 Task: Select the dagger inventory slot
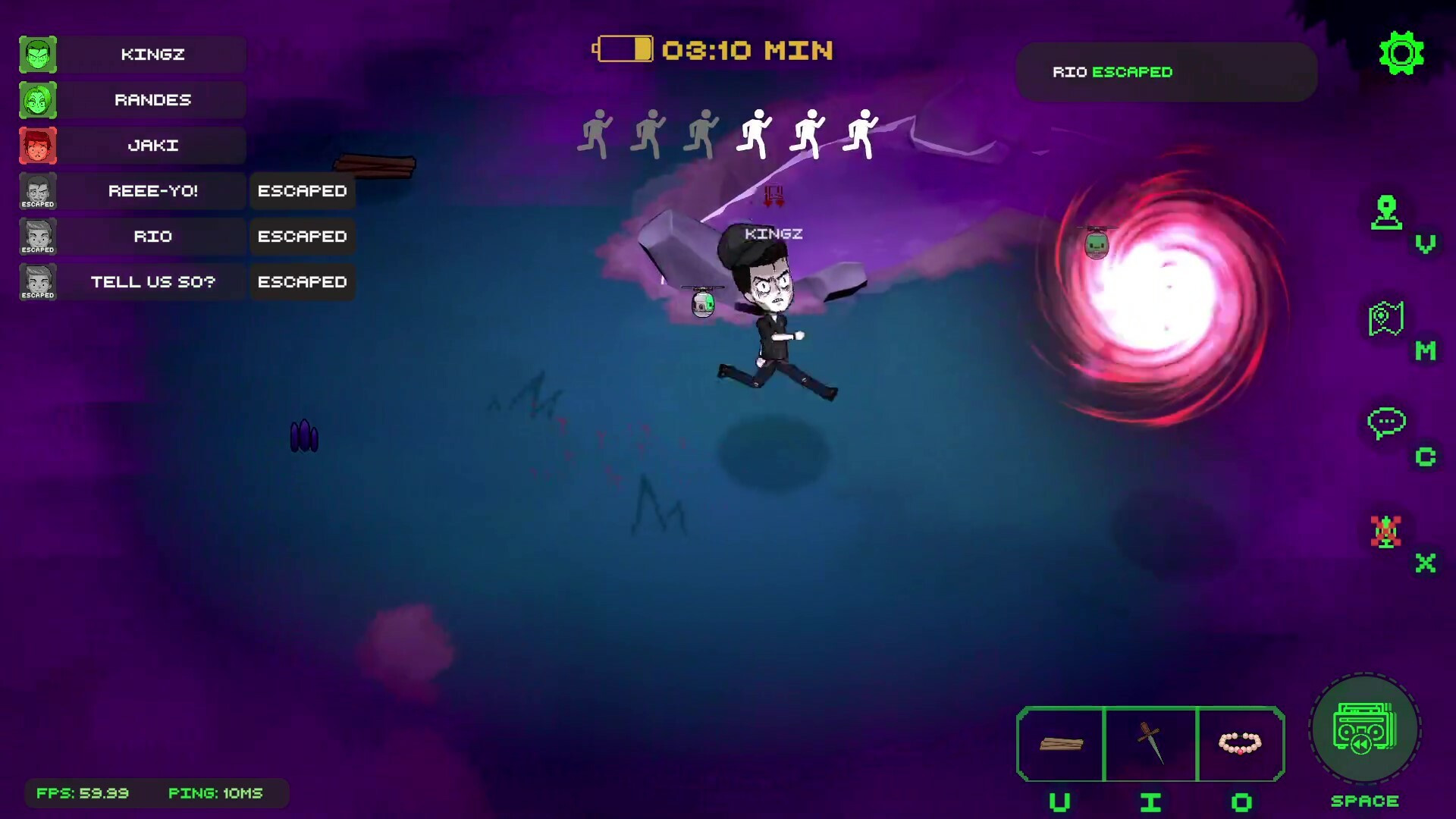[1150, 744]
